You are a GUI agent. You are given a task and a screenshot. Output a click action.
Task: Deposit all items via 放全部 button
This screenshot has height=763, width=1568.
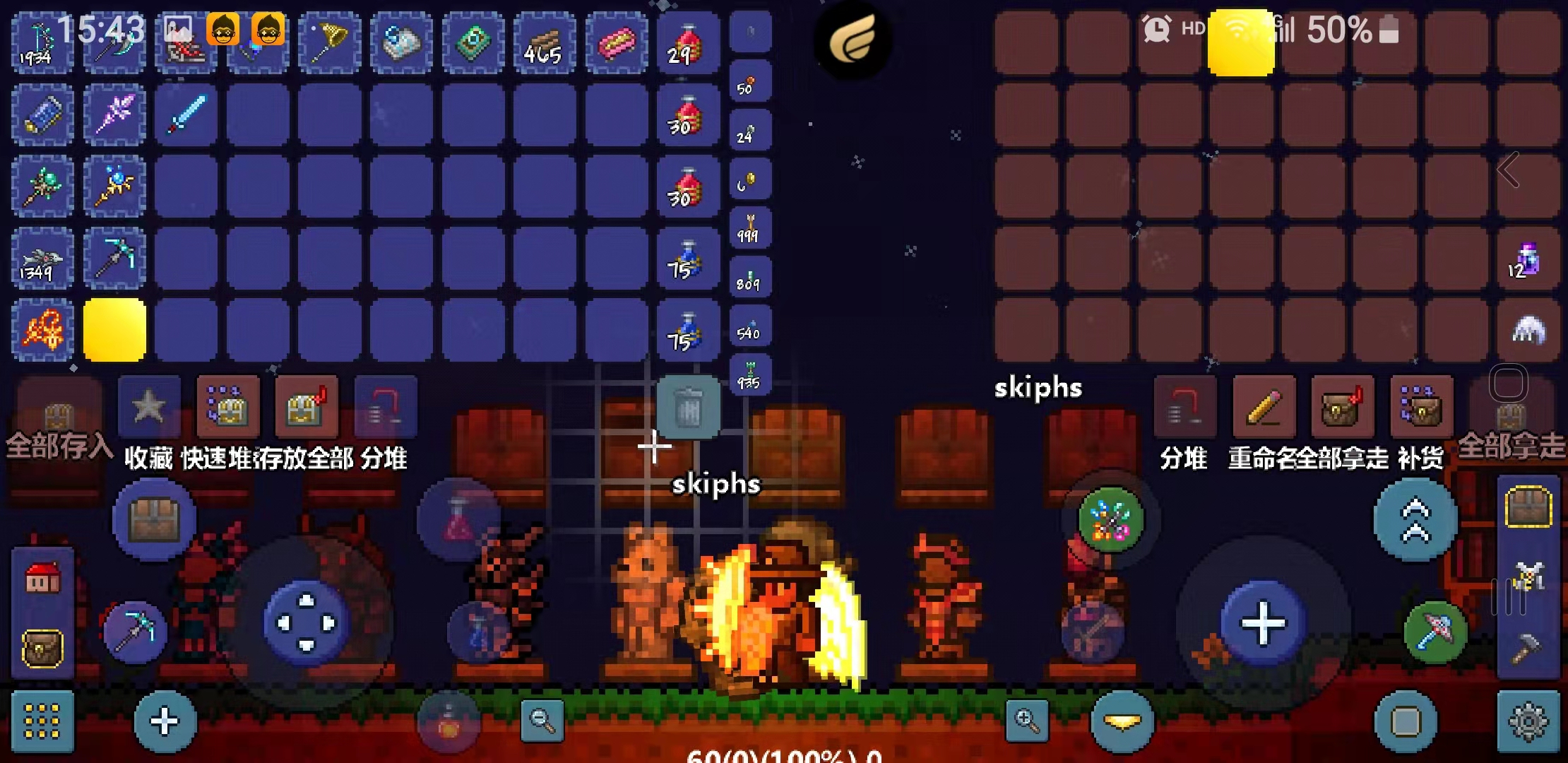(306, 407)
